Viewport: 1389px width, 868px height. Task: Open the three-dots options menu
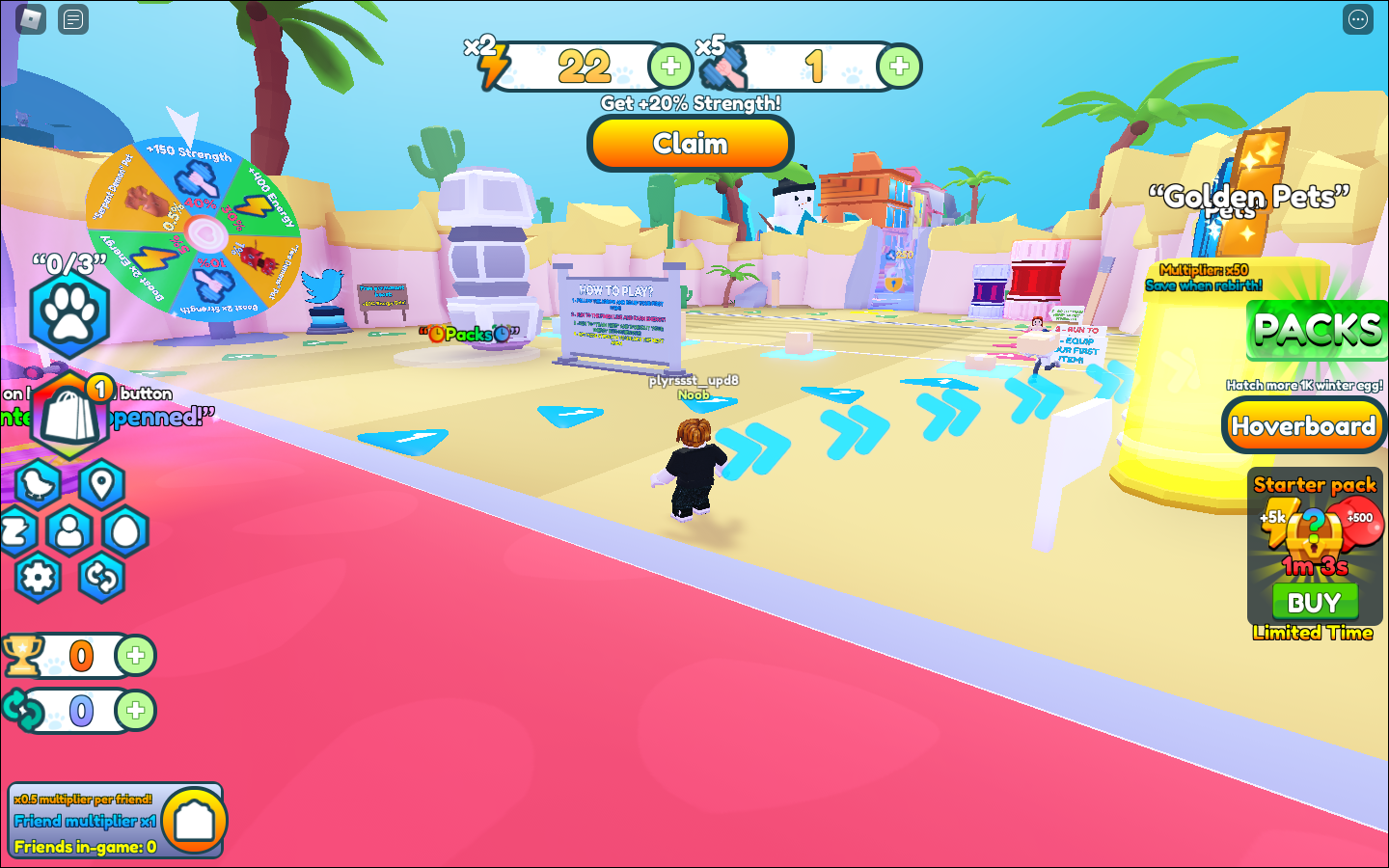pos(1357,19)
